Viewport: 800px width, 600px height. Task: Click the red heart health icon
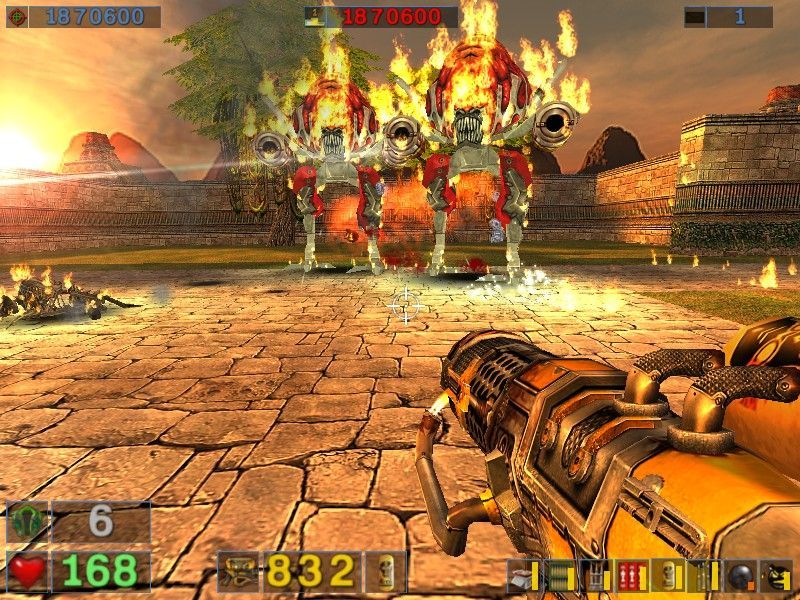click(x=27, y=571)
